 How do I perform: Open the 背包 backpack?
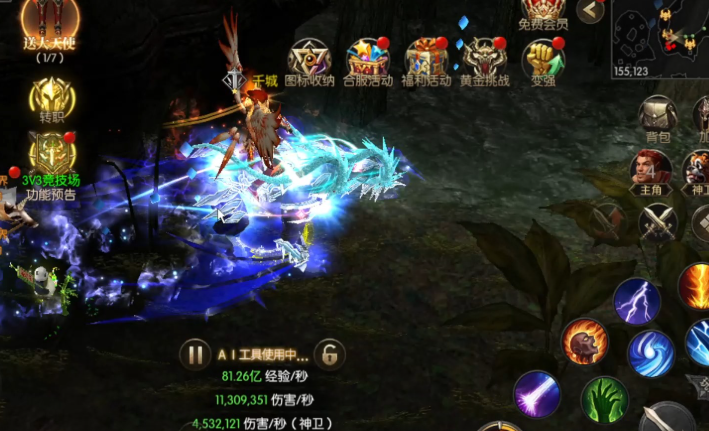tap(658, 117)
